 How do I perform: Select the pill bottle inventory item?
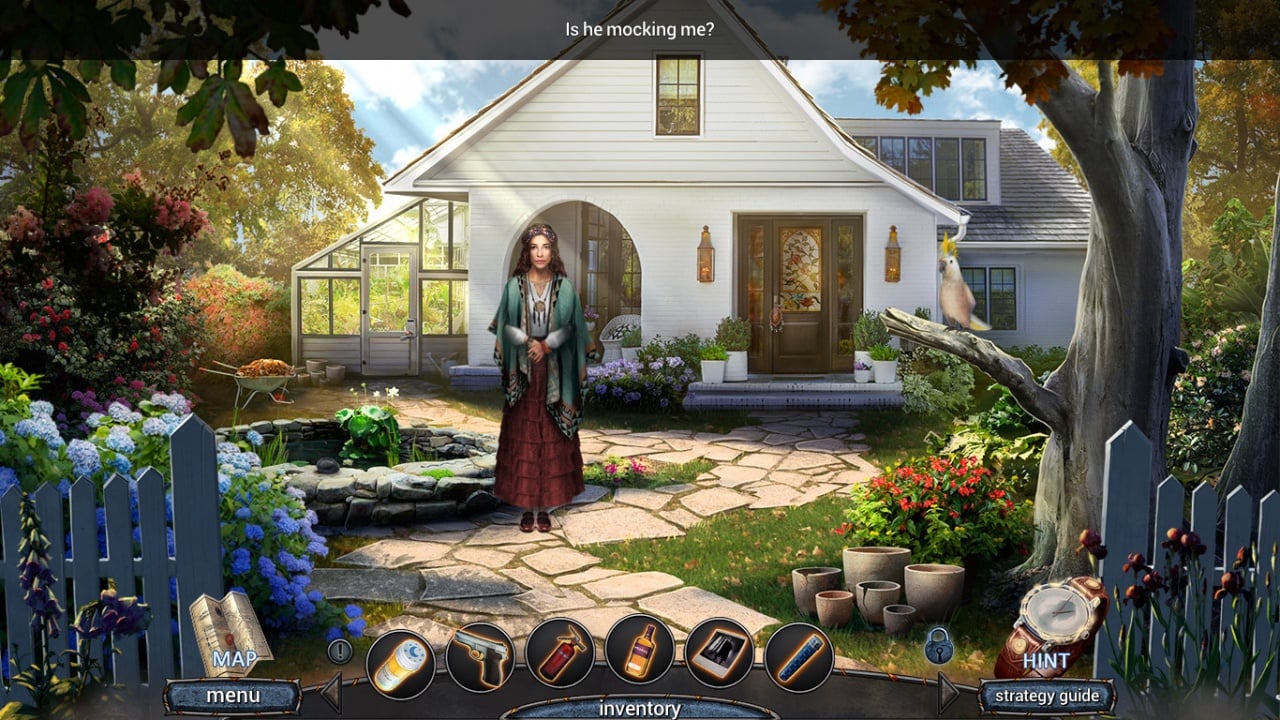pos(400,664)
